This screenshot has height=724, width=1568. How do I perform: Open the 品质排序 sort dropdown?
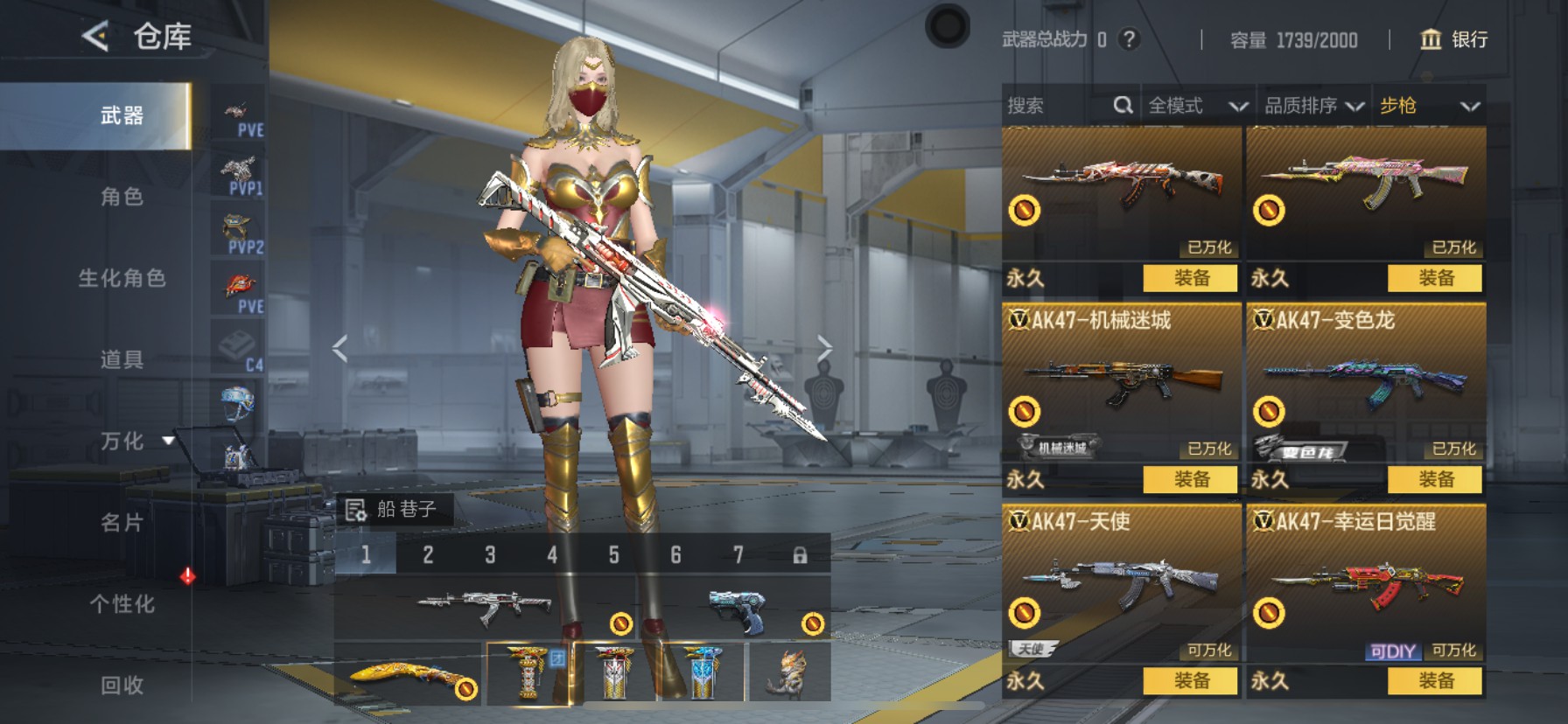1313,106
